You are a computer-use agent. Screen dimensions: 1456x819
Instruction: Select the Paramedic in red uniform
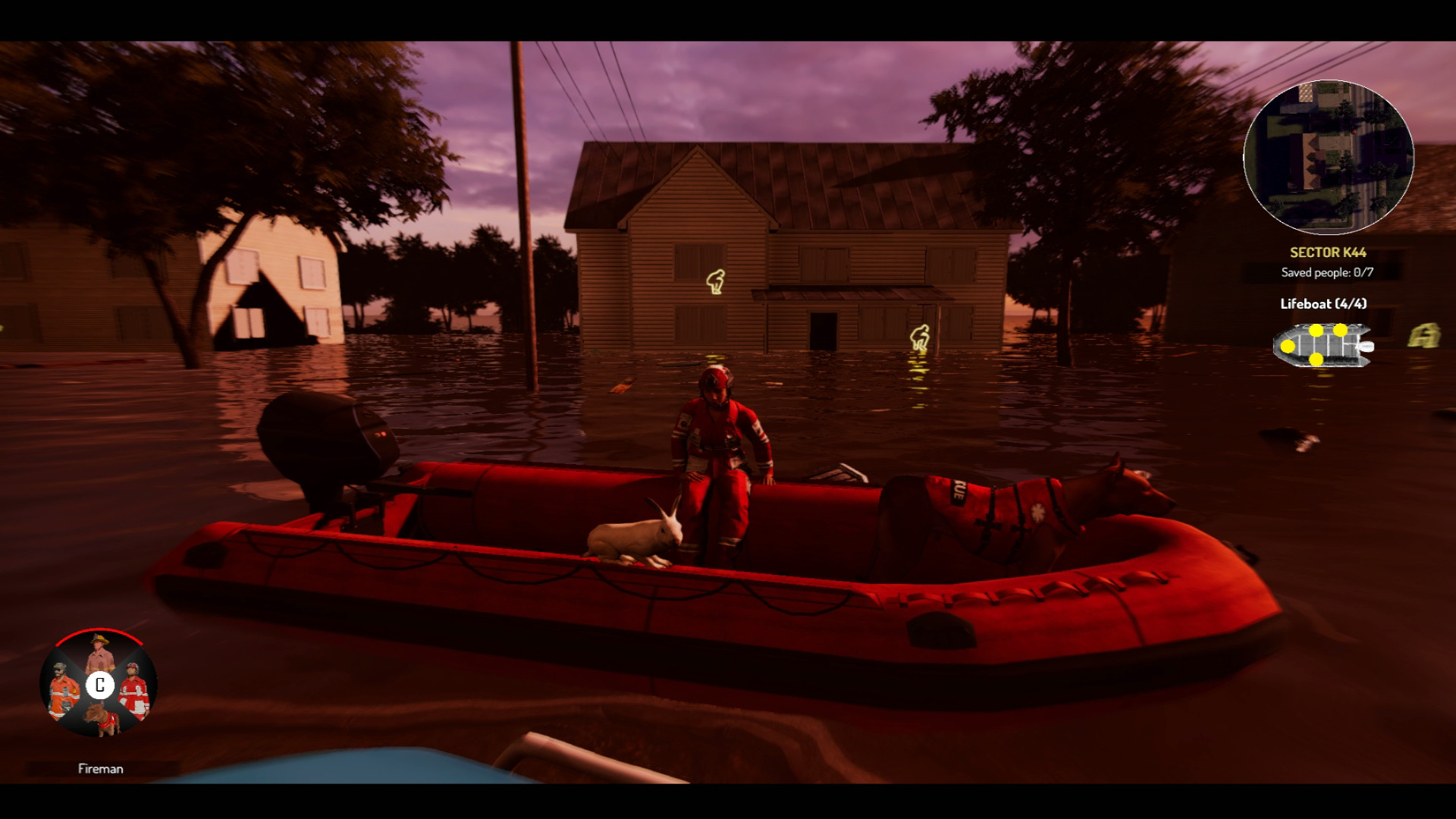(136, 690)
